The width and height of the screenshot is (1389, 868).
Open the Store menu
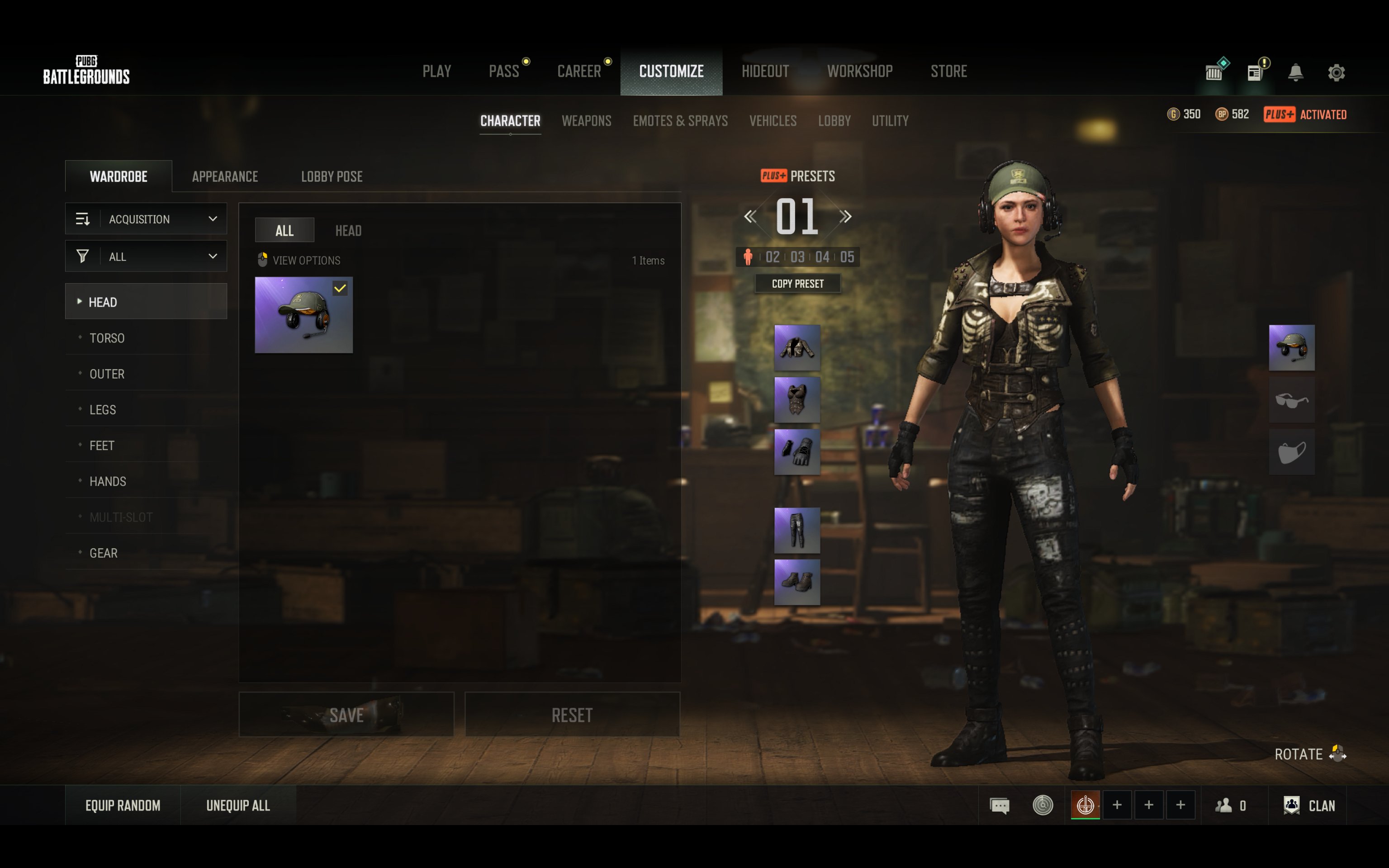pyautogui.click(x=948, y=71)
